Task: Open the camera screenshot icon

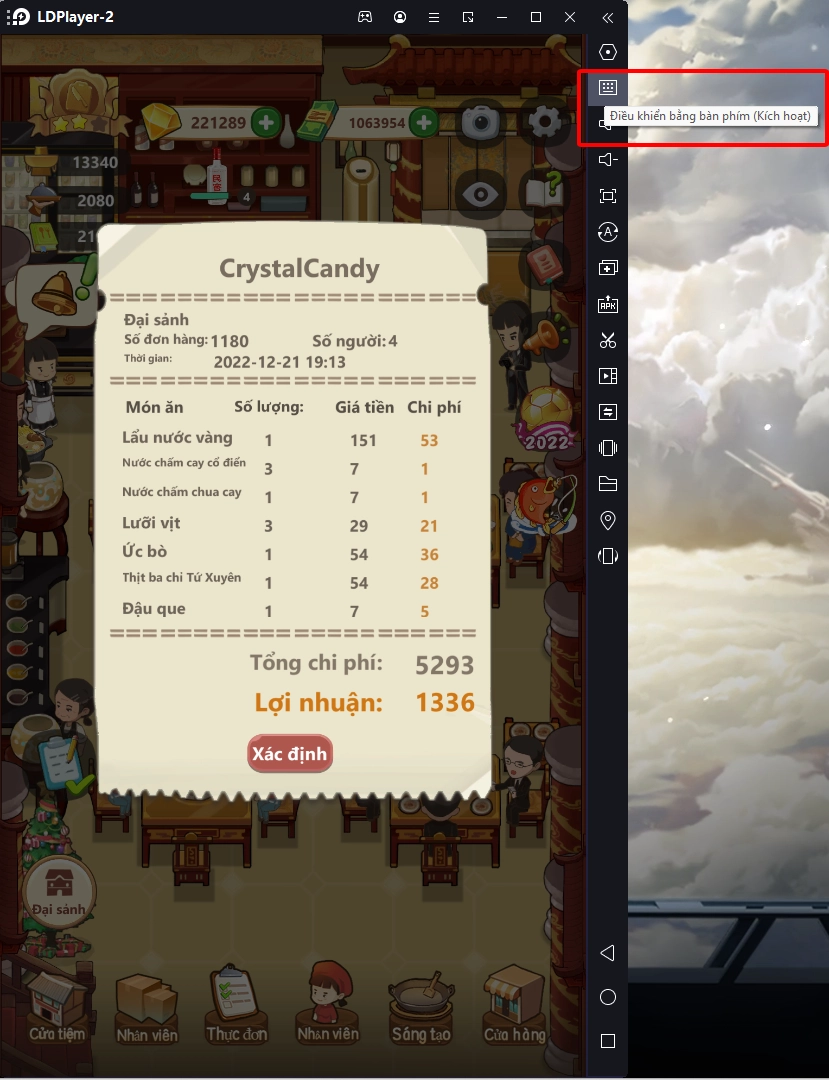Action: pyautogui.click(x=481, y=122)
